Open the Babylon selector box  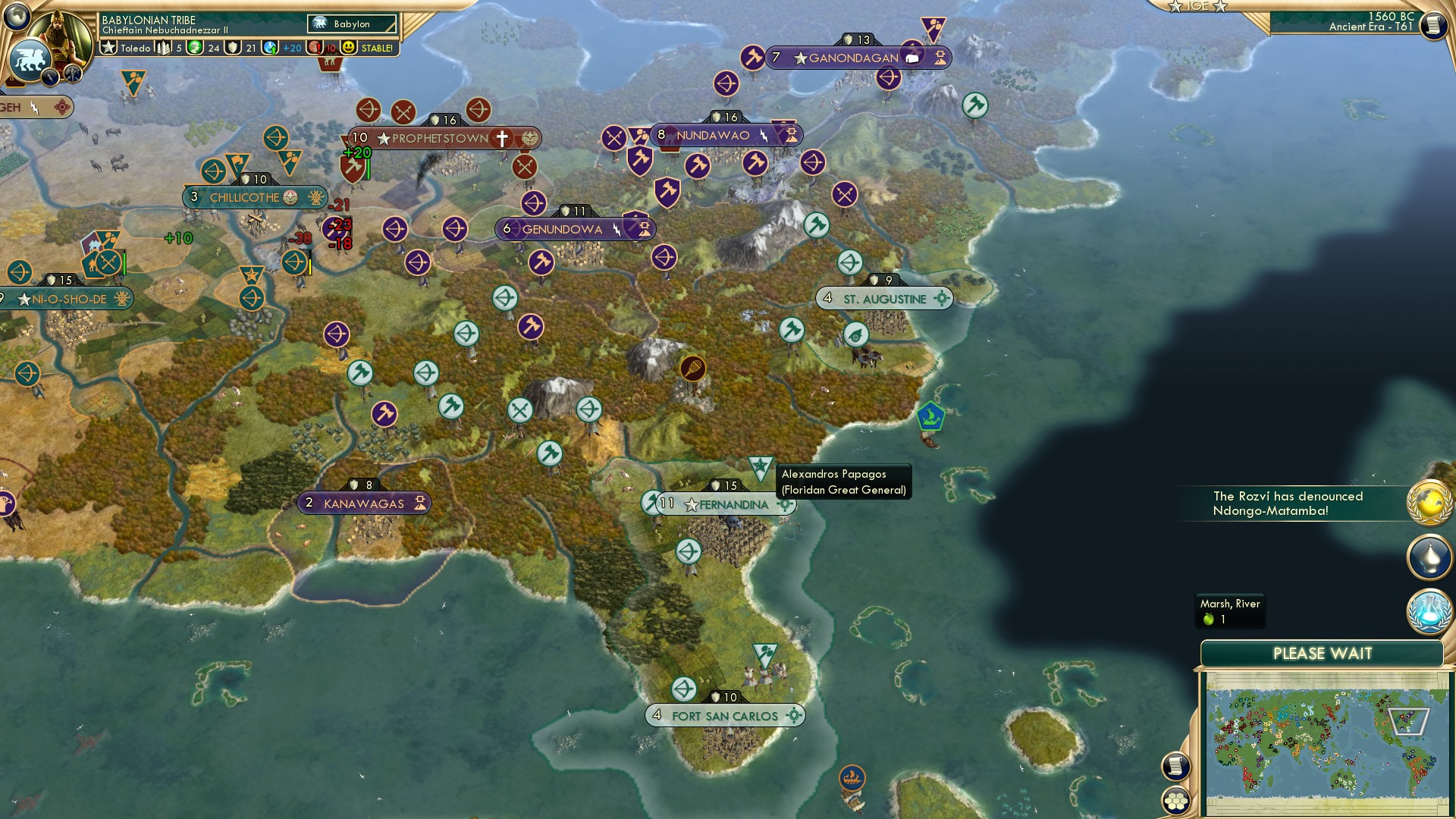click(353, 24)
